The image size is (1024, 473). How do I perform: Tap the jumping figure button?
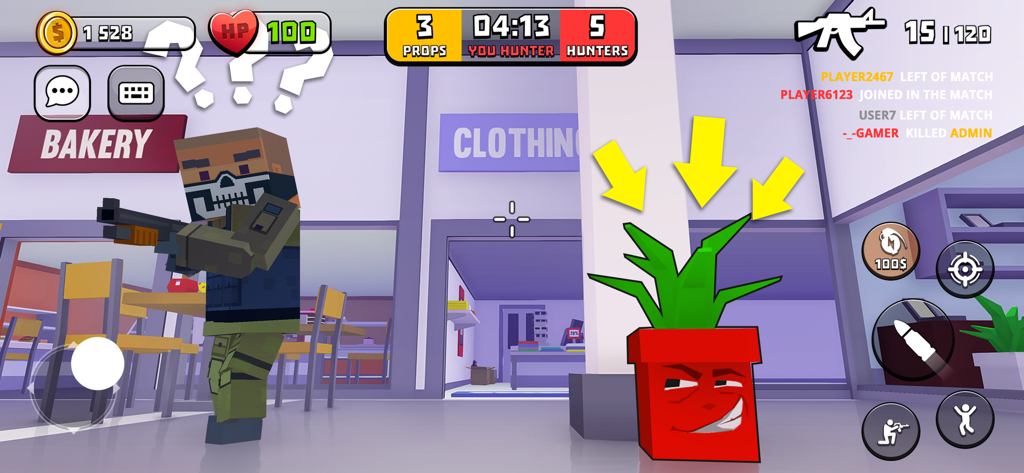(x=964, y=418)
